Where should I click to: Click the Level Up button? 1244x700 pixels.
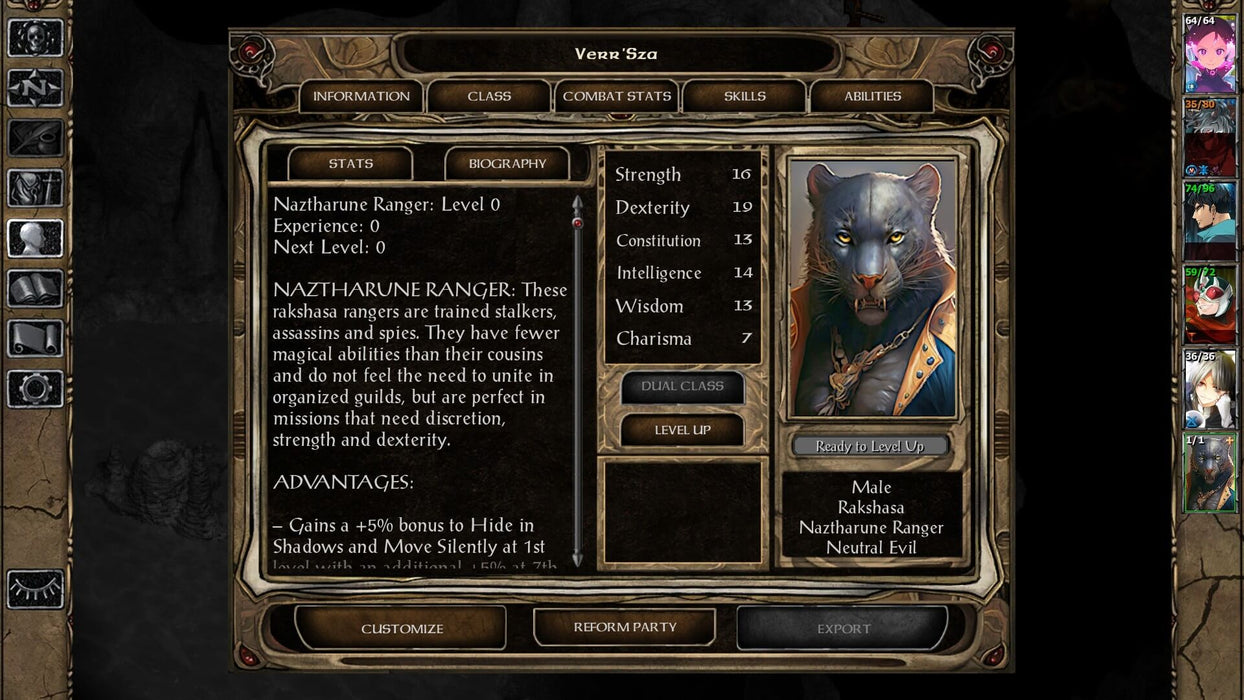682,430
